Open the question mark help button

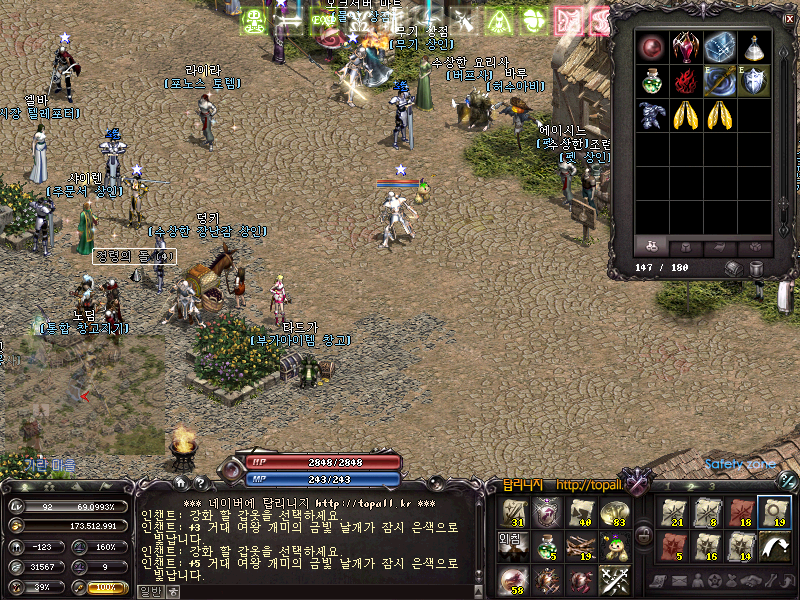[x=199, y=482]
